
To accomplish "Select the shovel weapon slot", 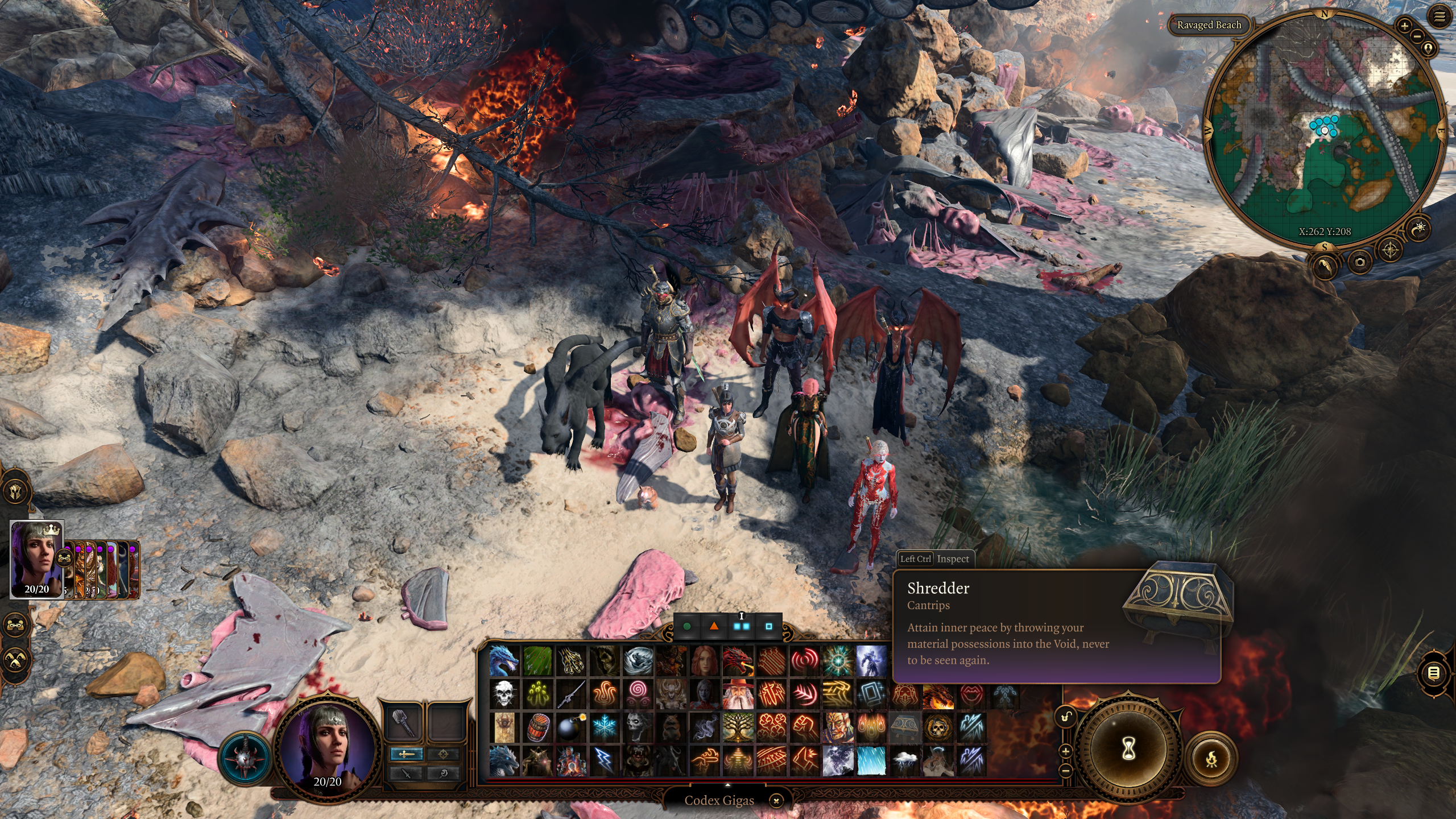I will 403,722.
